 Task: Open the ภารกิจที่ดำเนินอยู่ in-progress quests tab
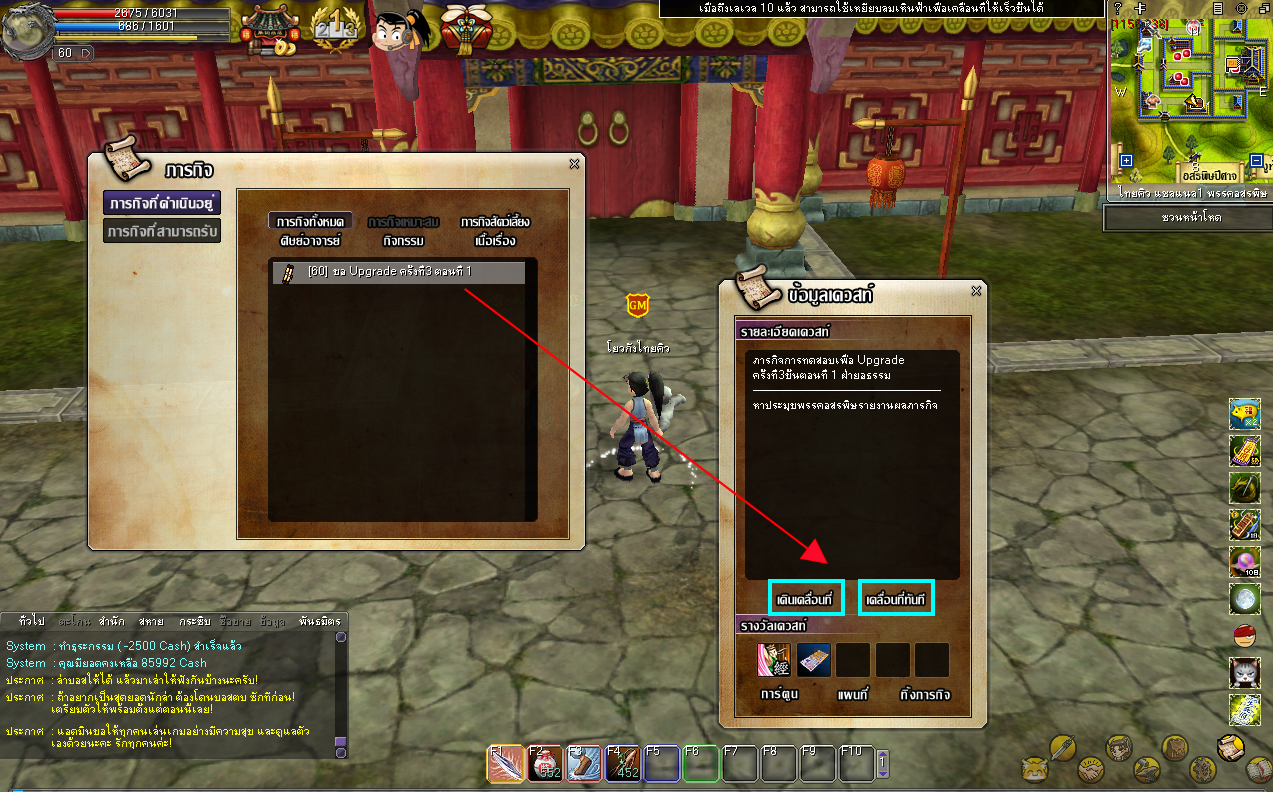tap(161, 203)
